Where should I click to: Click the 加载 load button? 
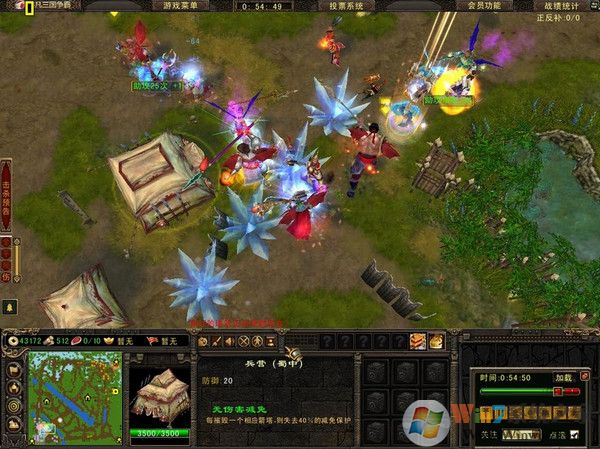point(563,379)
